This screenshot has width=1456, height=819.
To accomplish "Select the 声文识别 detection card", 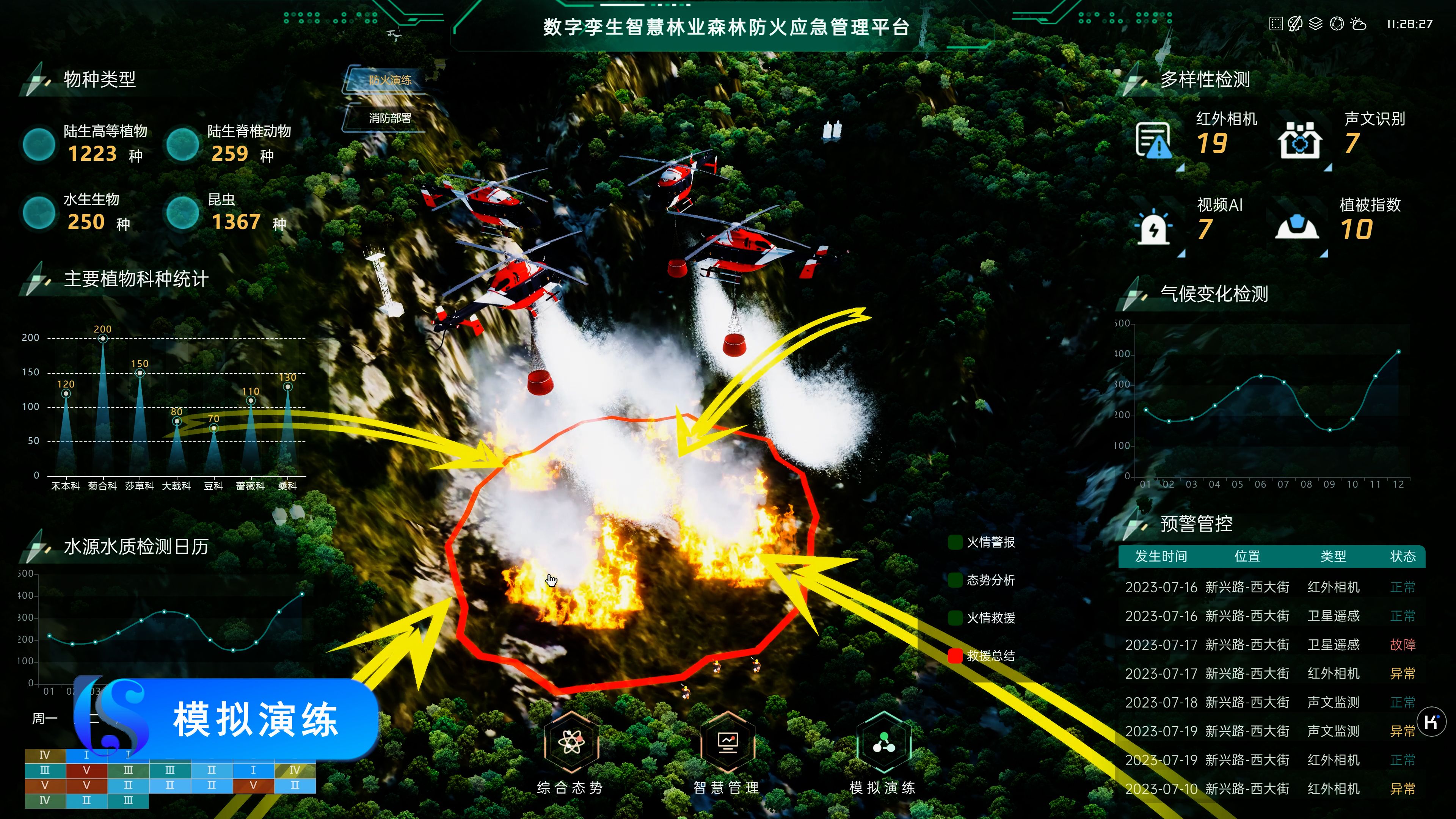I will tap(1299, 140).
